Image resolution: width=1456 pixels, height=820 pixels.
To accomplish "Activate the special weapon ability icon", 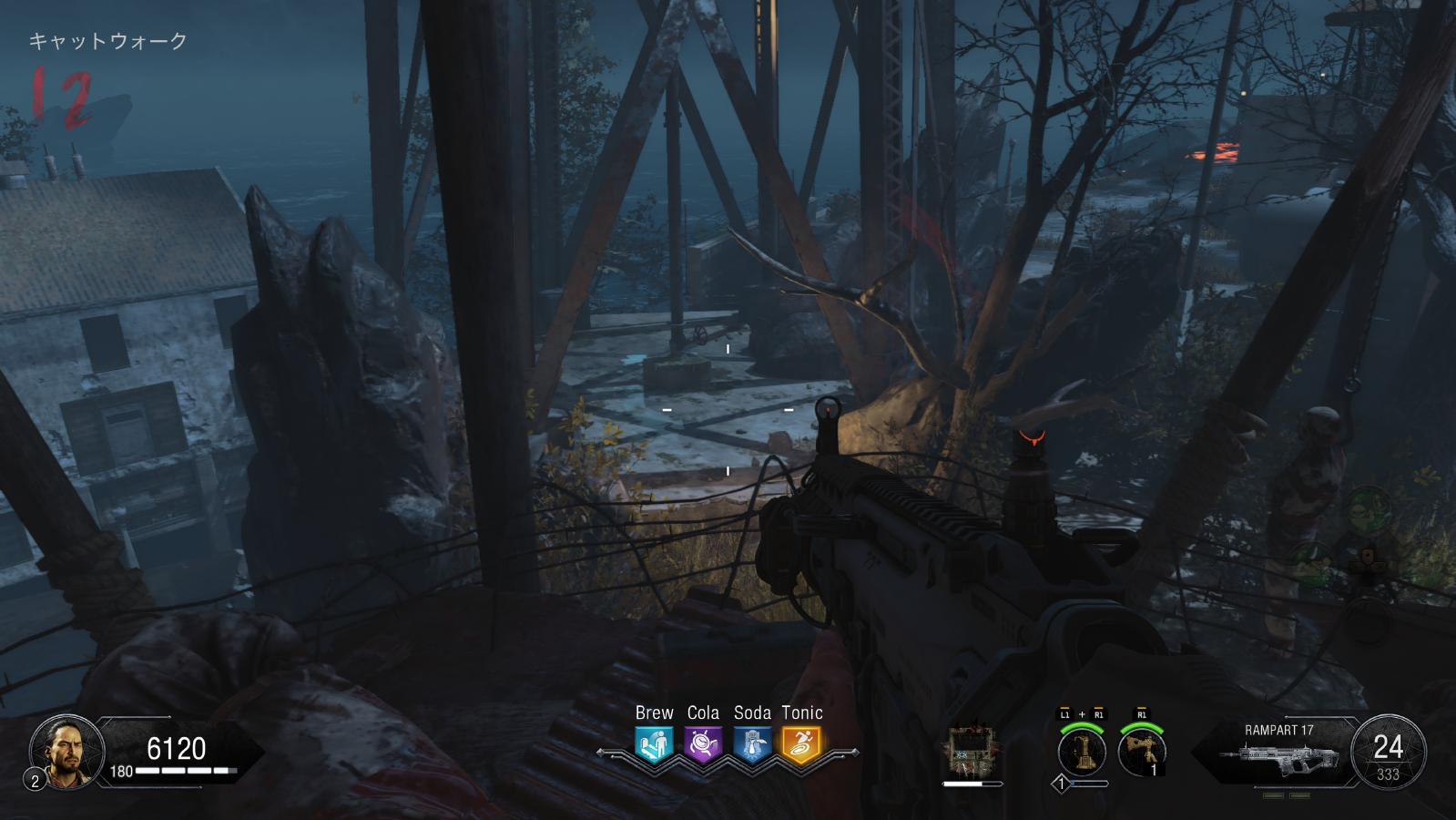I will coord(1082,753).
